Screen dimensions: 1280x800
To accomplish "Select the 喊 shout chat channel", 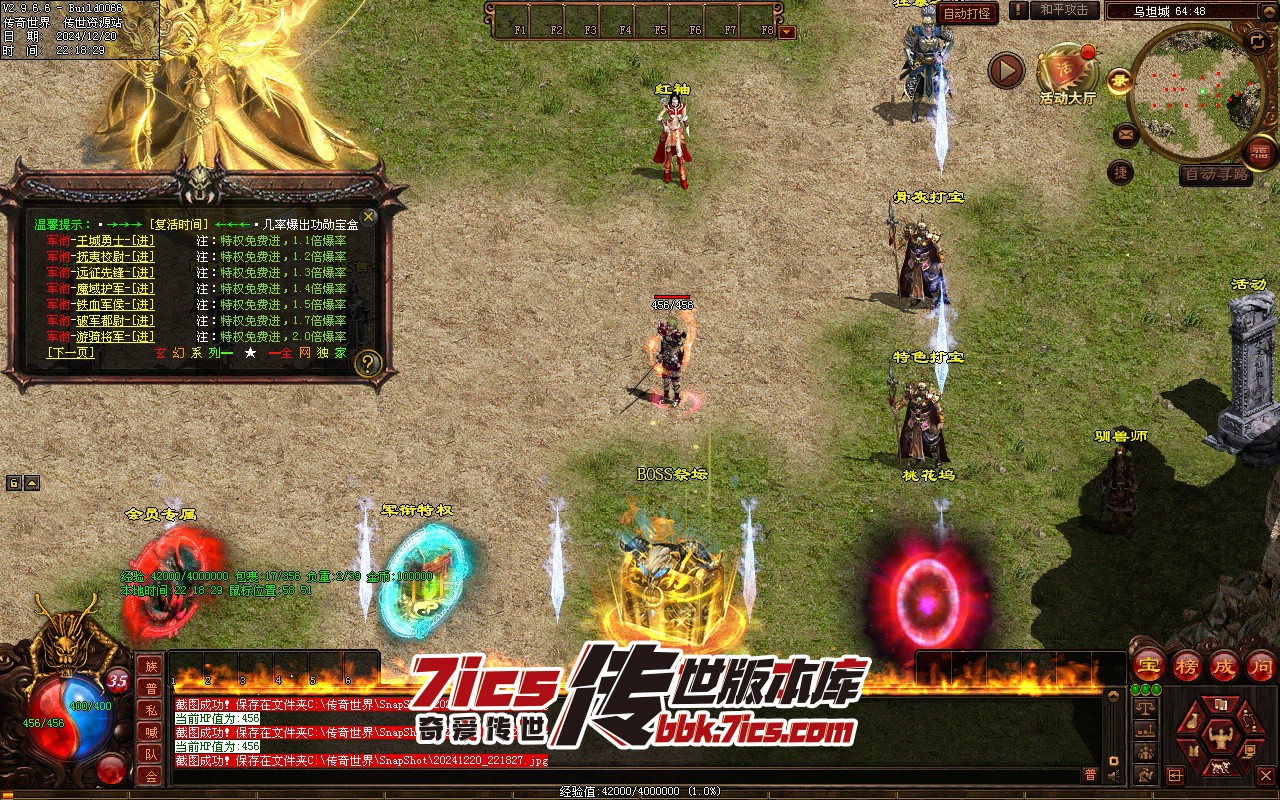I will coord(151,732).
